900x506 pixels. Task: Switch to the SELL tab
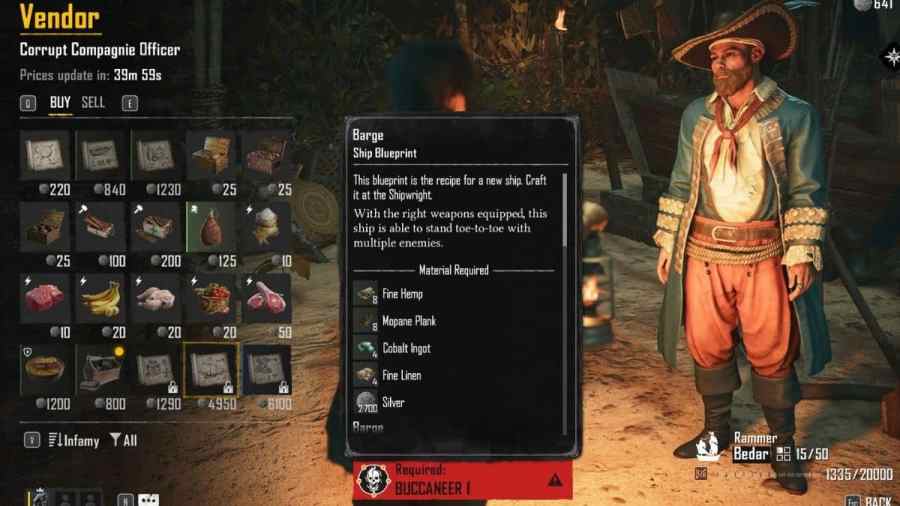pyautogui.click(x=93, y=102)
